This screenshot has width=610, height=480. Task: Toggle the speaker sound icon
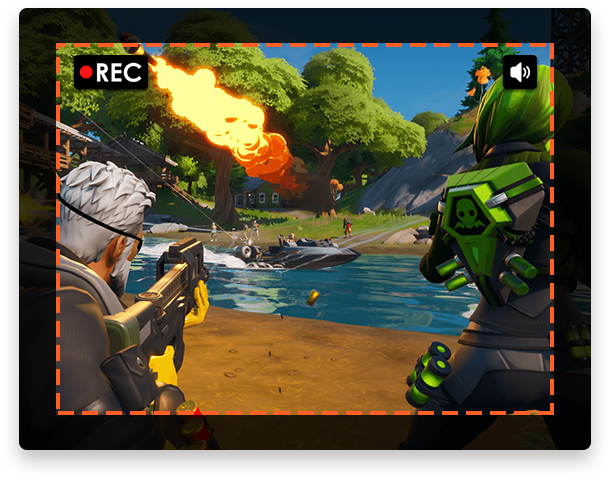[519, 72]
